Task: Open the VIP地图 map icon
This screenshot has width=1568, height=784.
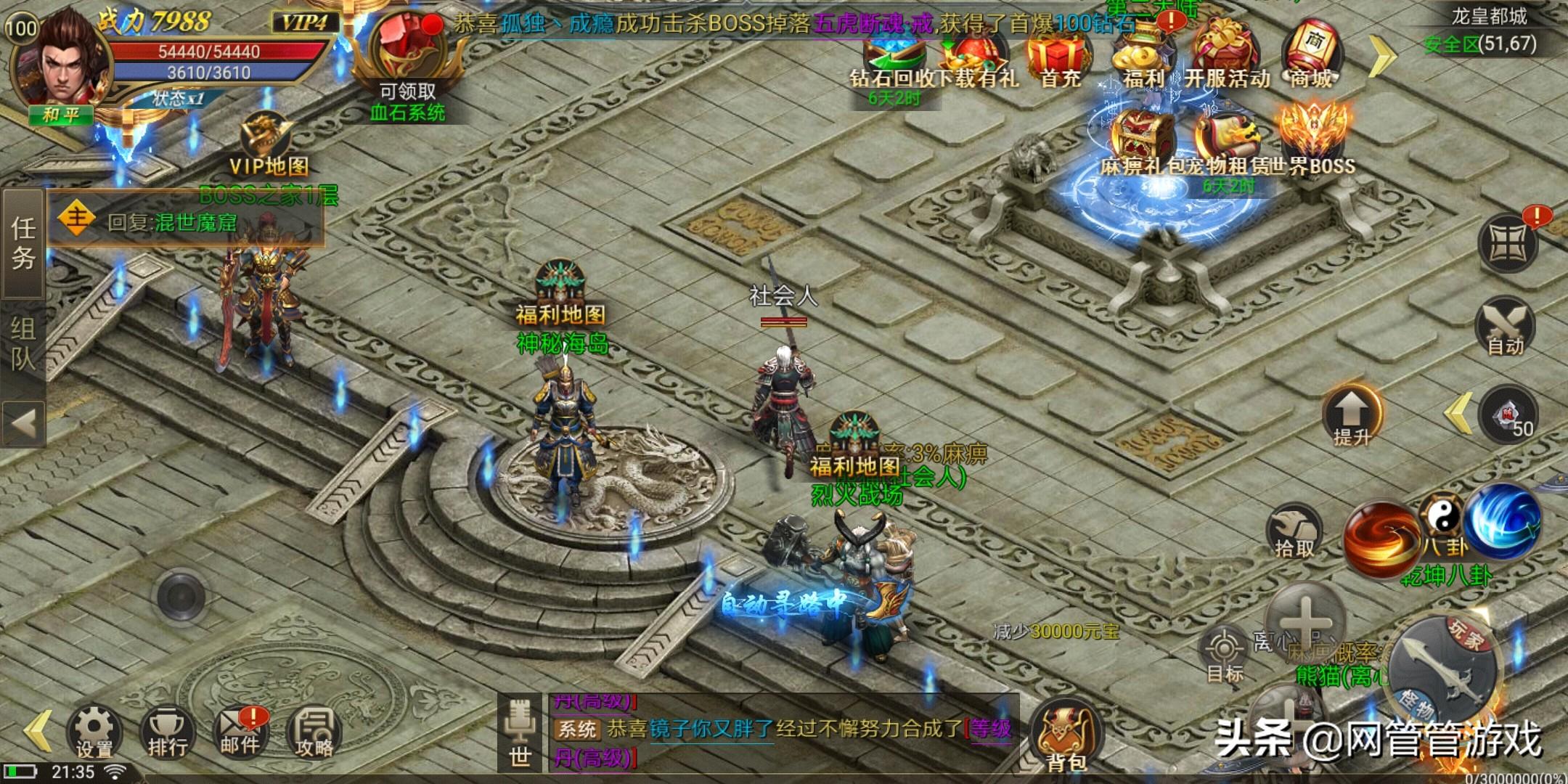Action: pyautogui.click(x=268, y=146)
